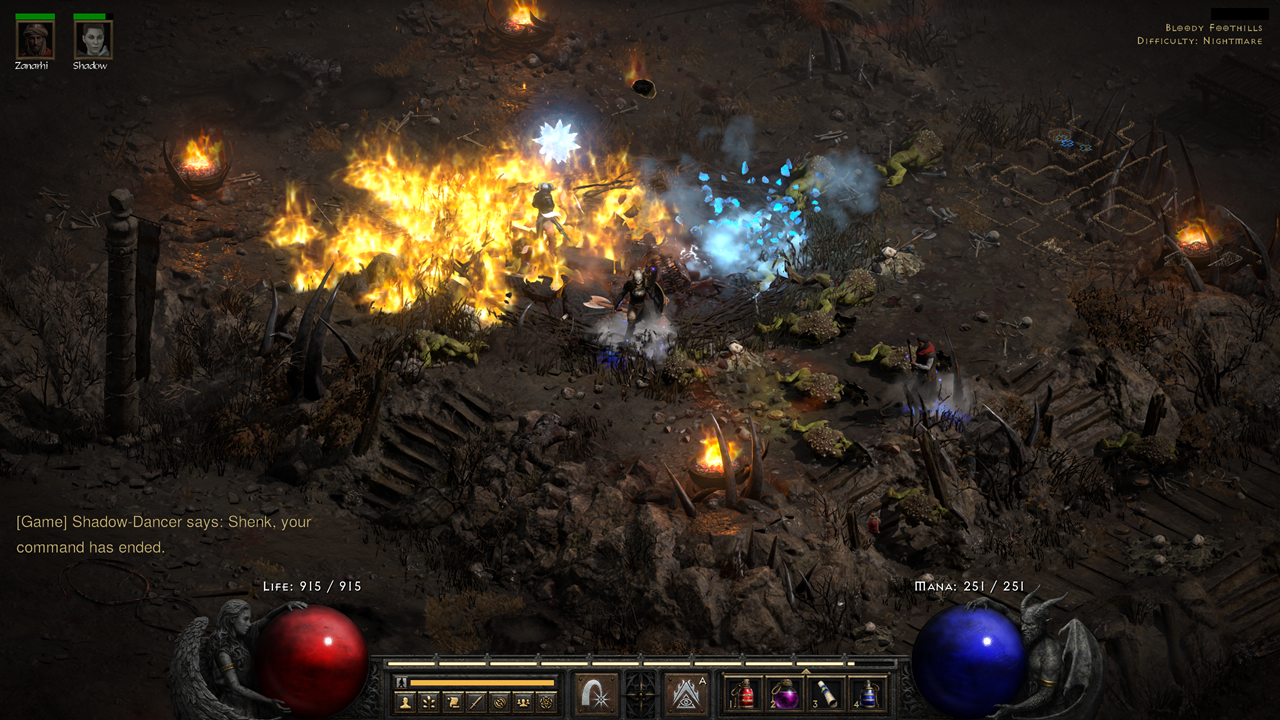
Task: Open the inventory sword button
Action: (476, 702)
